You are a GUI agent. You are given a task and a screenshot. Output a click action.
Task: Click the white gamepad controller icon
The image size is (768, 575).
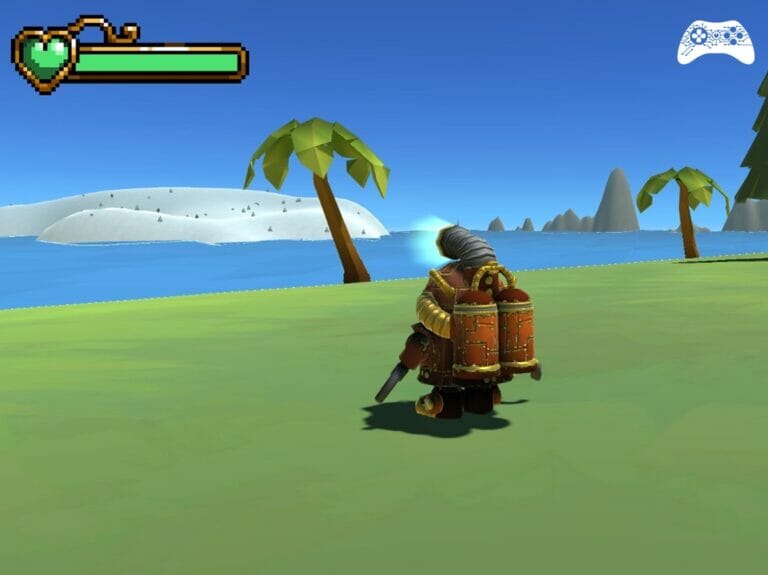(x=715, y=41)
